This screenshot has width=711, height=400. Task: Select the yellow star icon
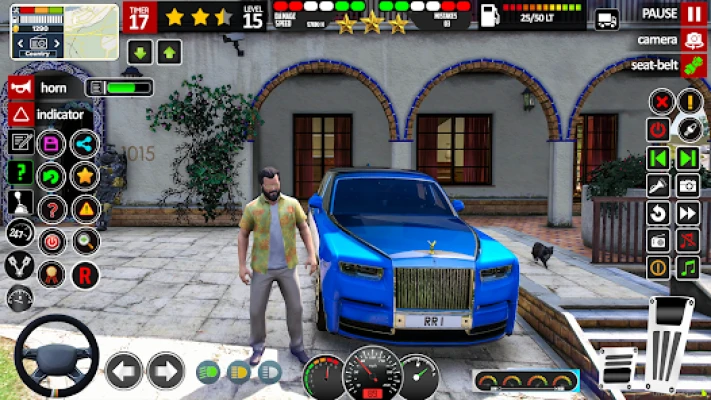(85, 176)
